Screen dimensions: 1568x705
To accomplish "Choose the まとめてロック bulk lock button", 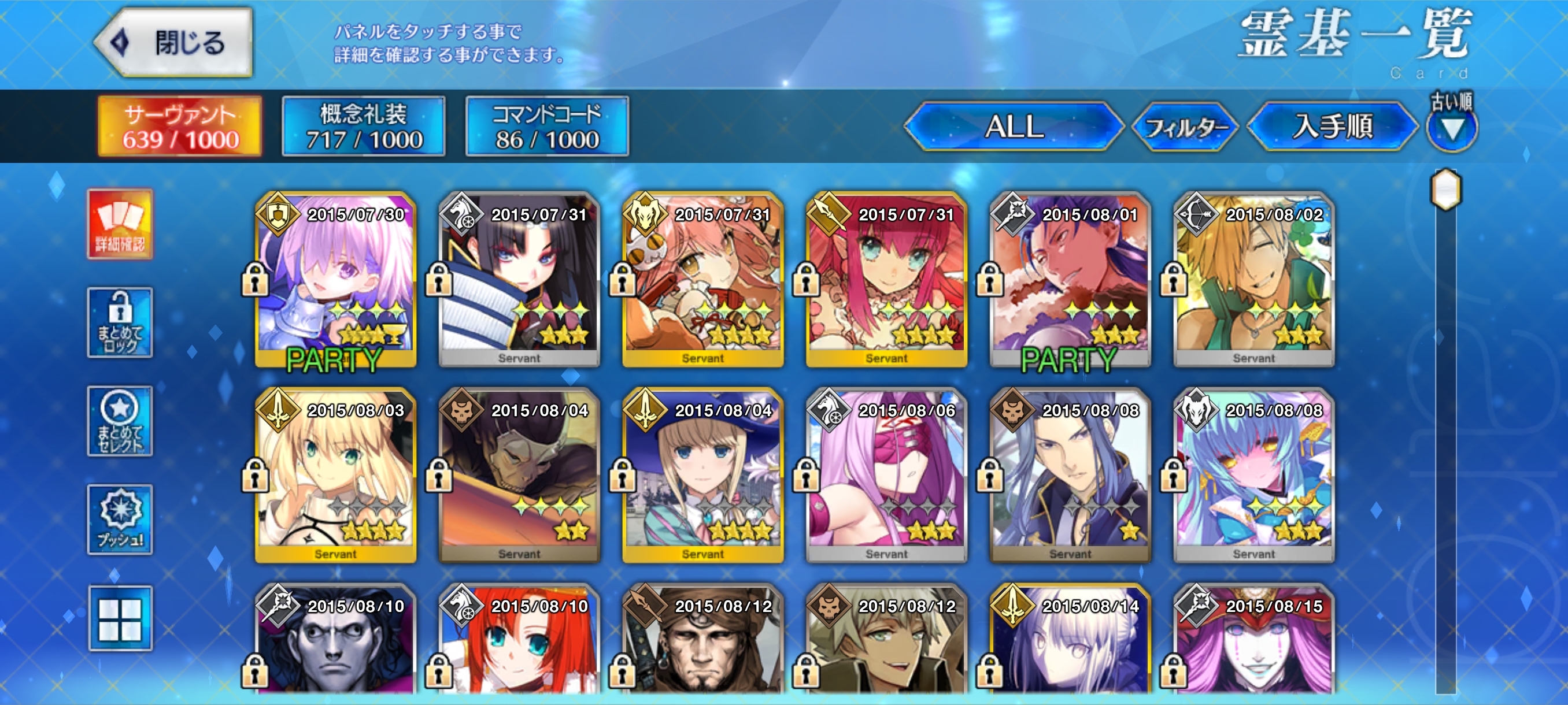I will pyautogui.click(x=120, y=322).
